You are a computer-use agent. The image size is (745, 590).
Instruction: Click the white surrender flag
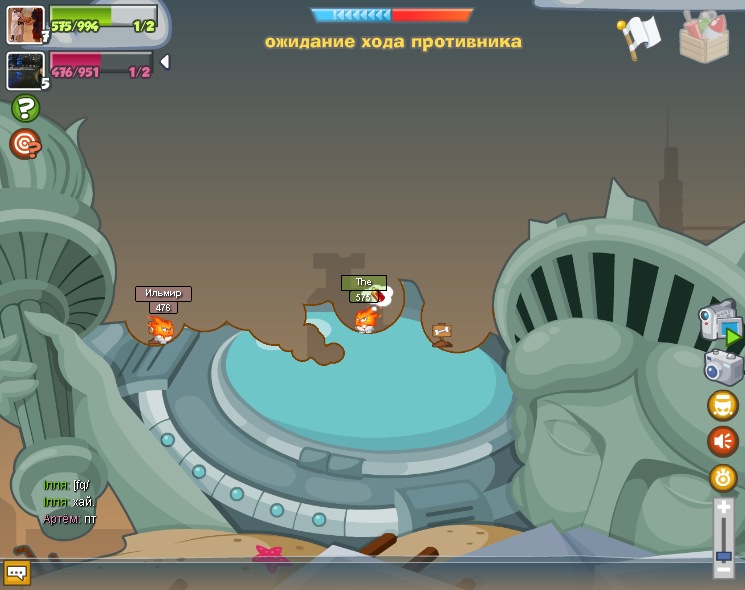coord(640,36)
